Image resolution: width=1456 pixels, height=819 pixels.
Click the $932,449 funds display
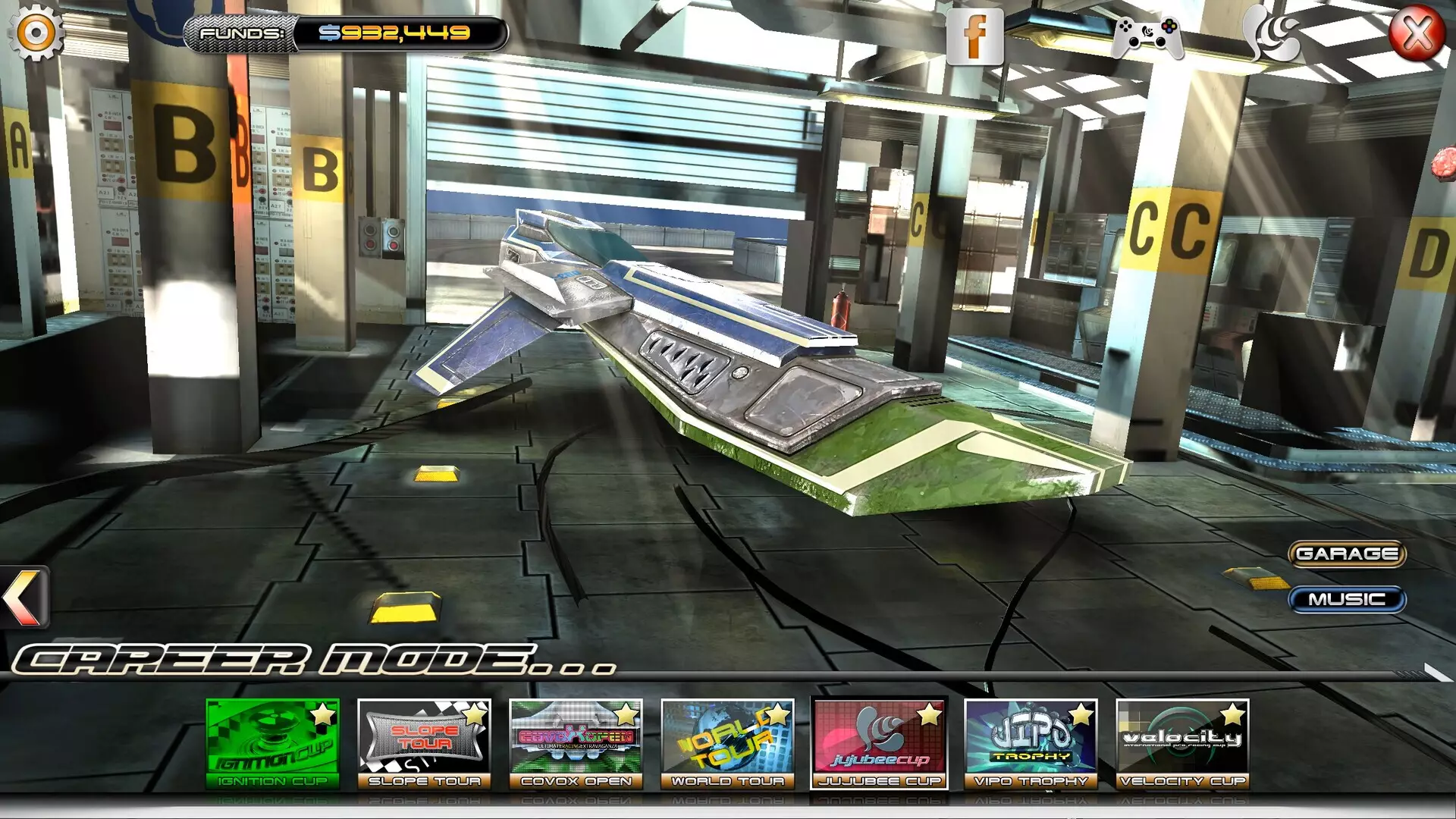(394, 32)
